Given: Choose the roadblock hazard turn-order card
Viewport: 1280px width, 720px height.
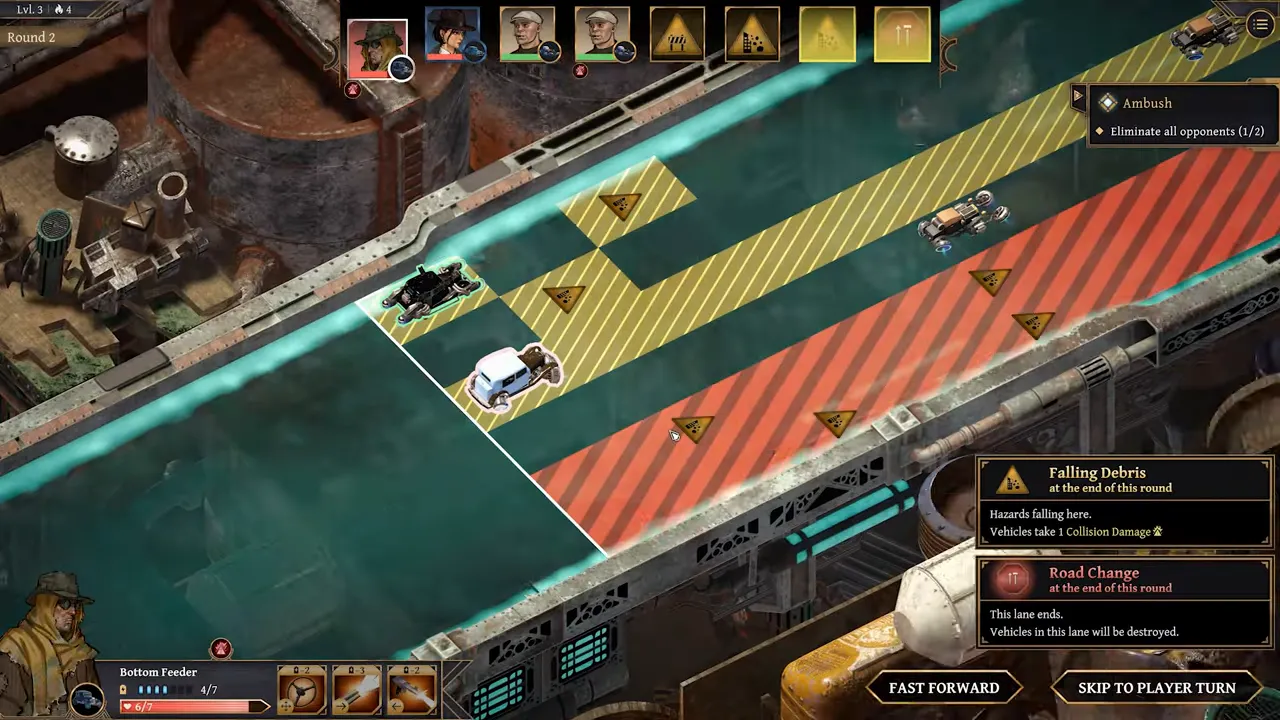Looking at the screenshot, I should [677, 35].
